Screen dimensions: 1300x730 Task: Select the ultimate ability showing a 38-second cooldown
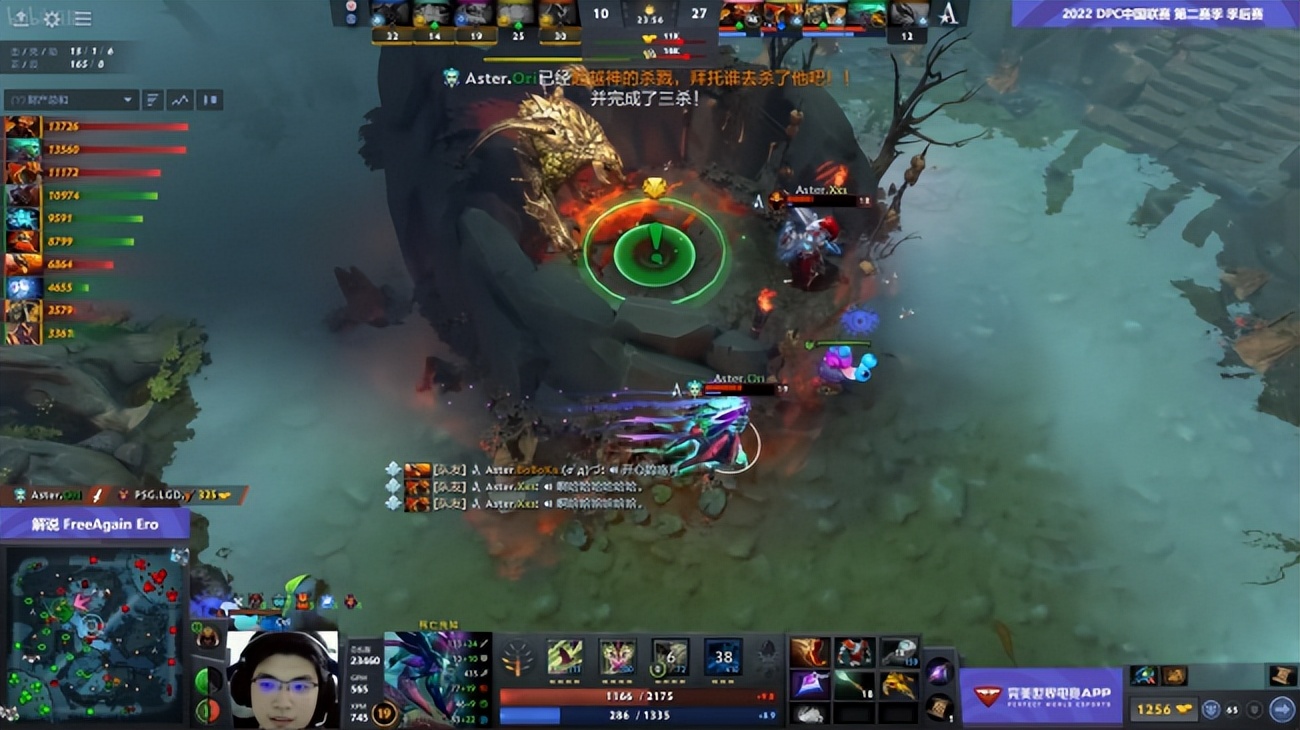(x=722, y=657)
